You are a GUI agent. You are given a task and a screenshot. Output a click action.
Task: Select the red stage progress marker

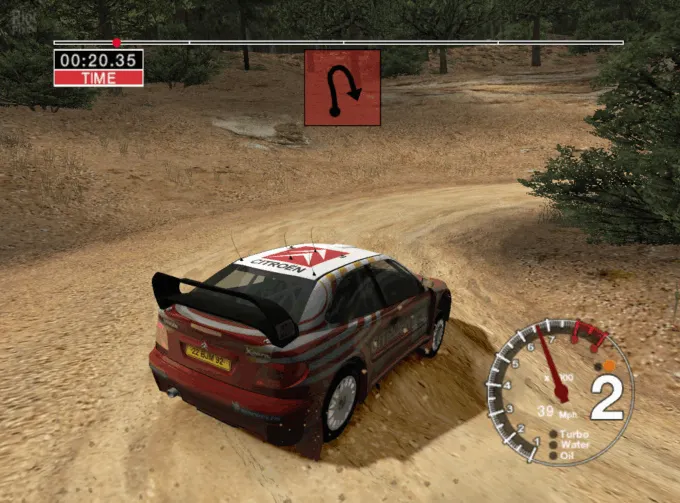coord(117,42)
